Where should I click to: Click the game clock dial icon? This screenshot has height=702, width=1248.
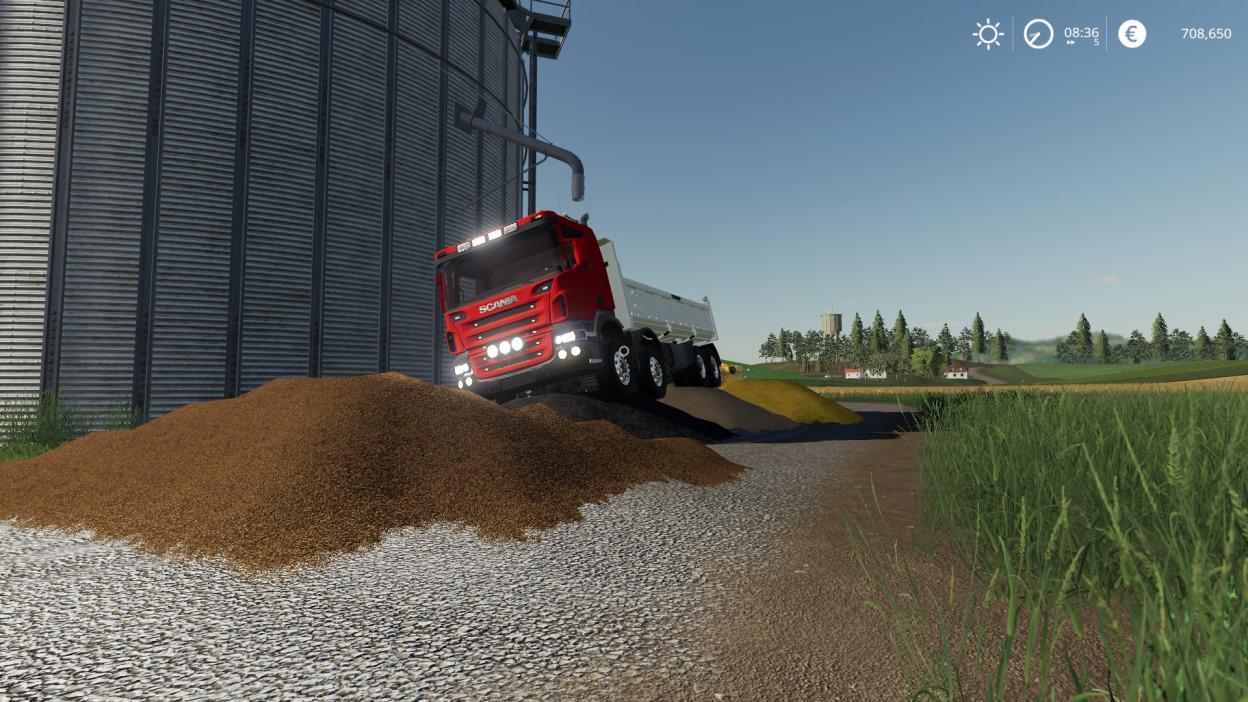tap(1038, 34)
